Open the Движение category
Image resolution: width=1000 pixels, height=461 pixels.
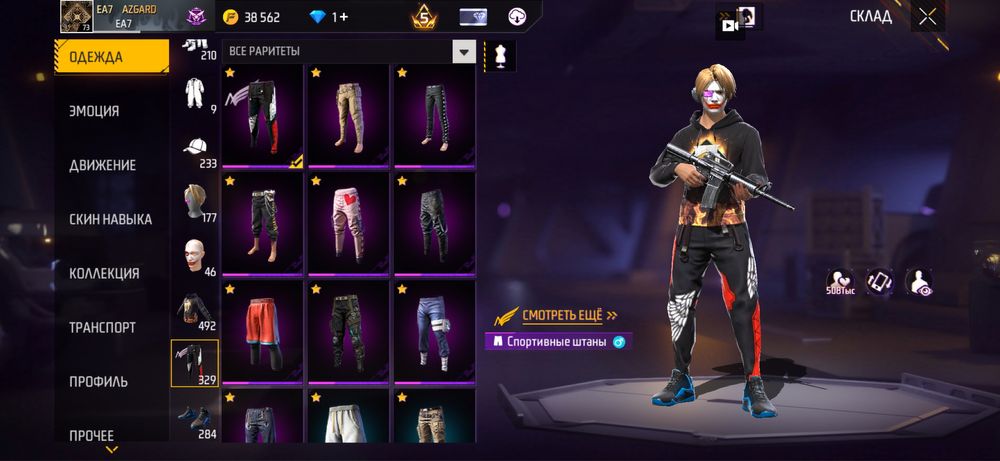102,165
